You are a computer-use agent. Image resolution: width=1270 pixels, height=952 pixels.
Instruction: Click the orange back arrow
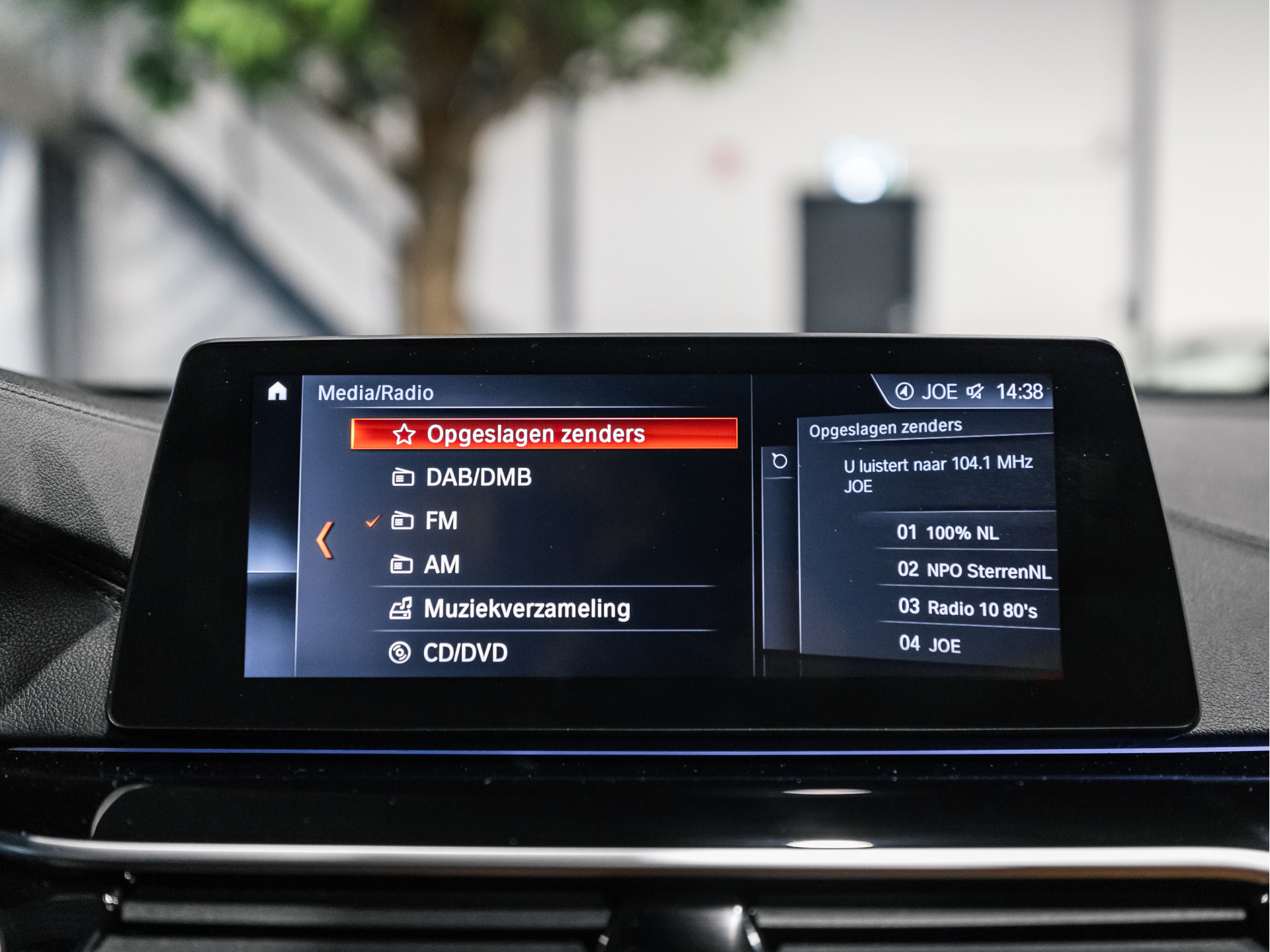point(325,540)
